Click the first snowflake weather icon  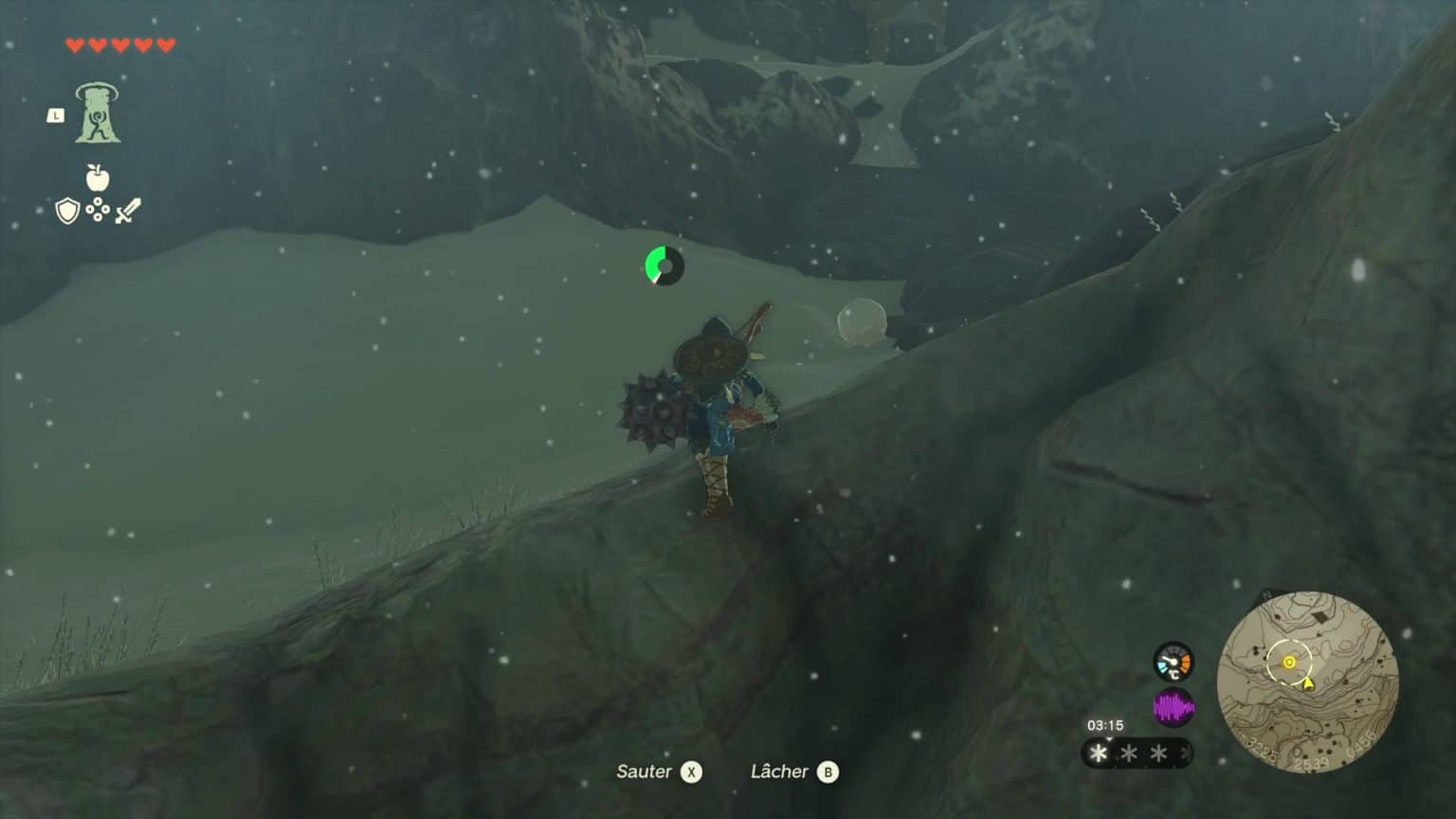coord(1097,754)
